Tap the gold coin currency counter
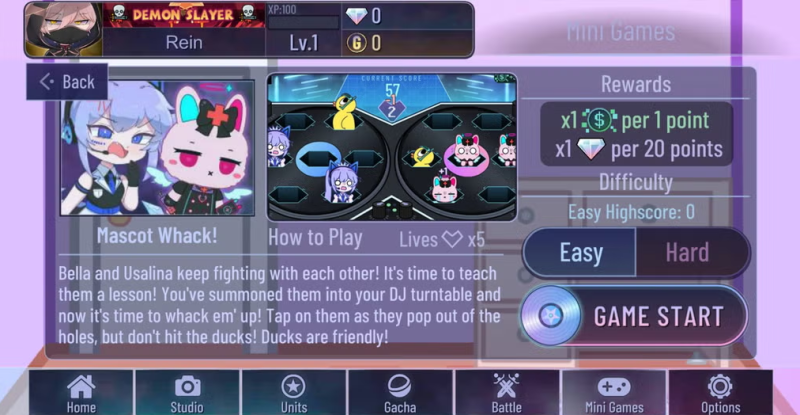The width and height of the screenshot is (800, 415). coord(362,42)
